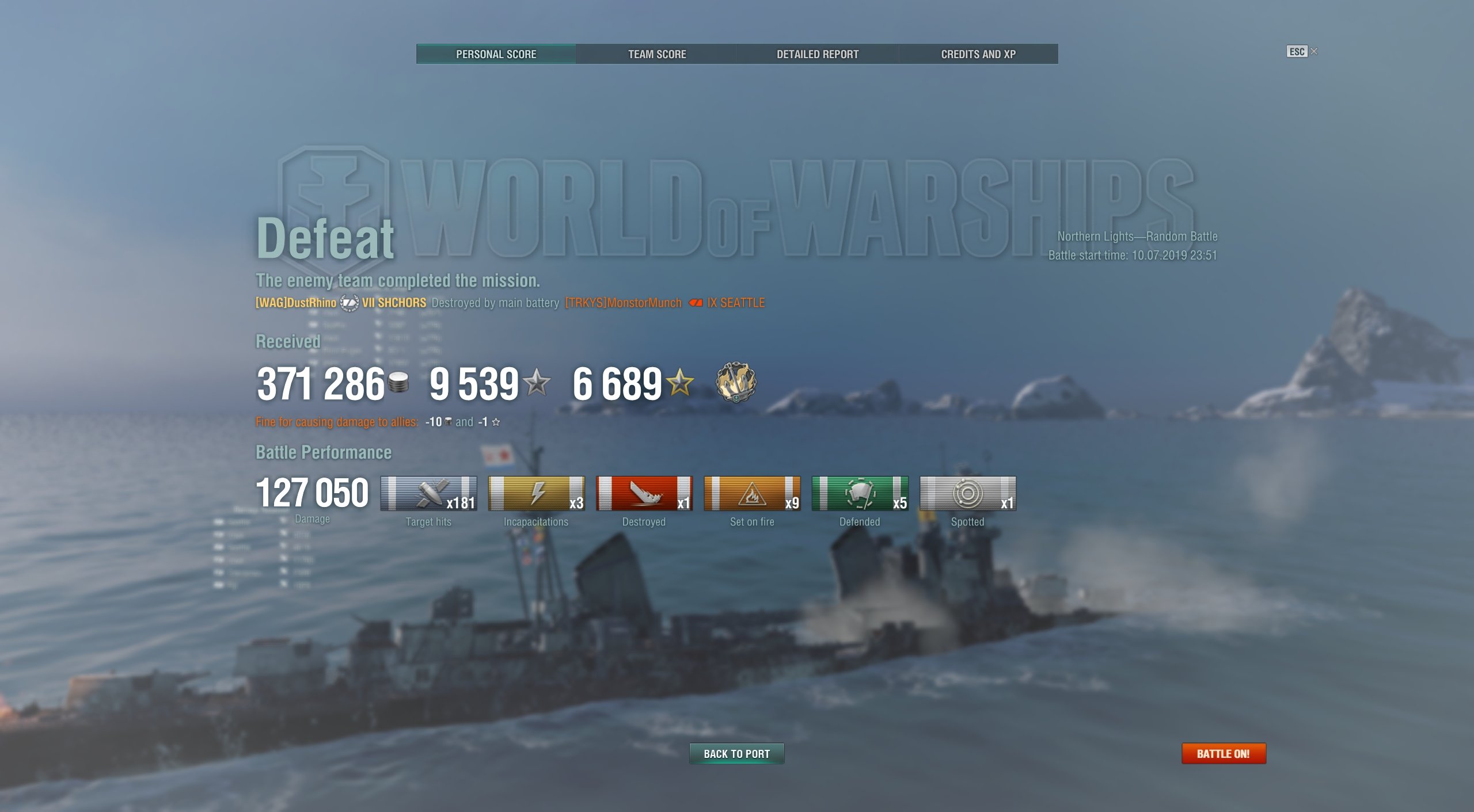1474x812 pixels.
Task: Switch to the Personal Score tab
Action: coord(496,54)
